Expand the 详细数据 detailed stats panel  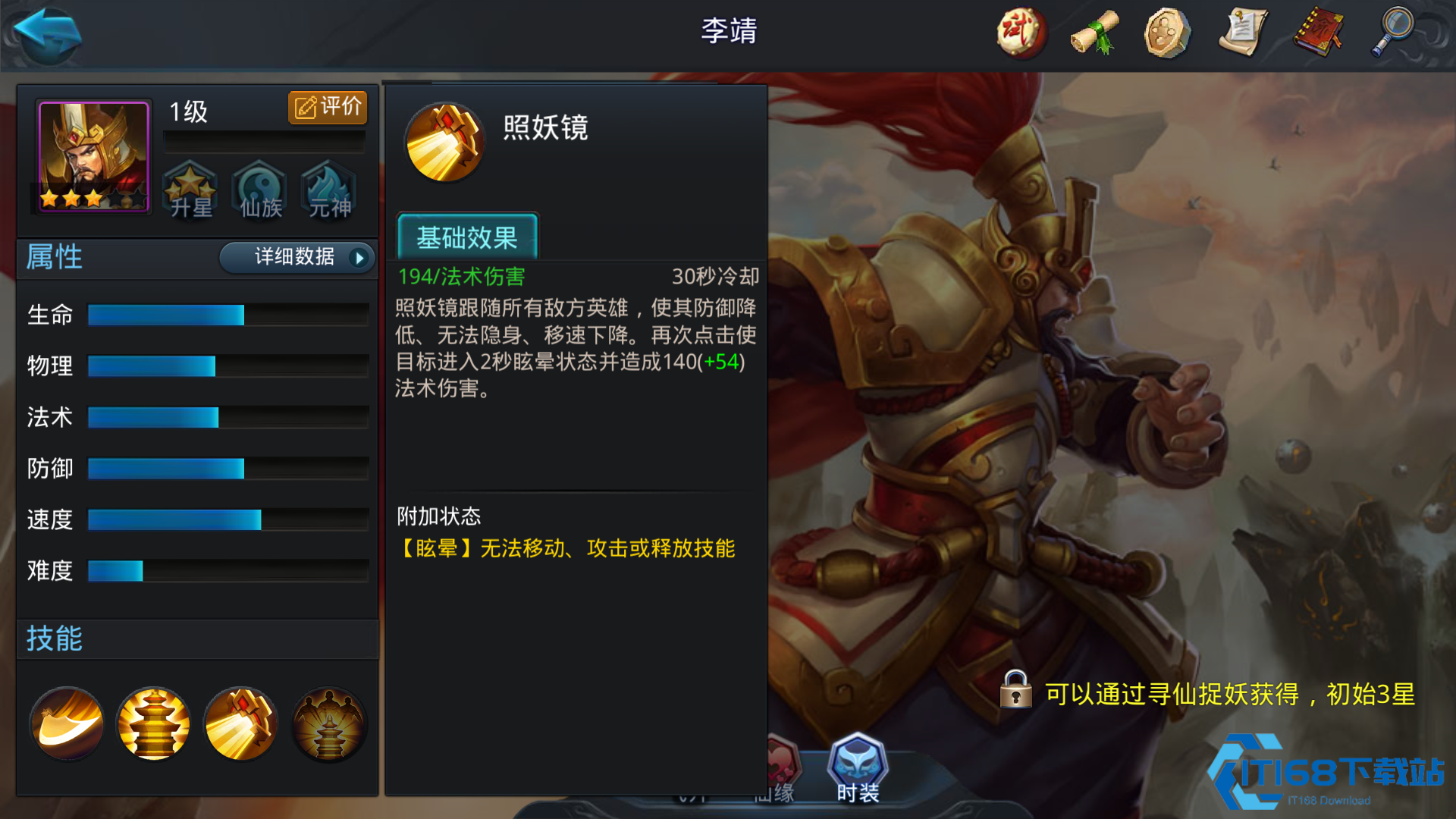[296, 258]
